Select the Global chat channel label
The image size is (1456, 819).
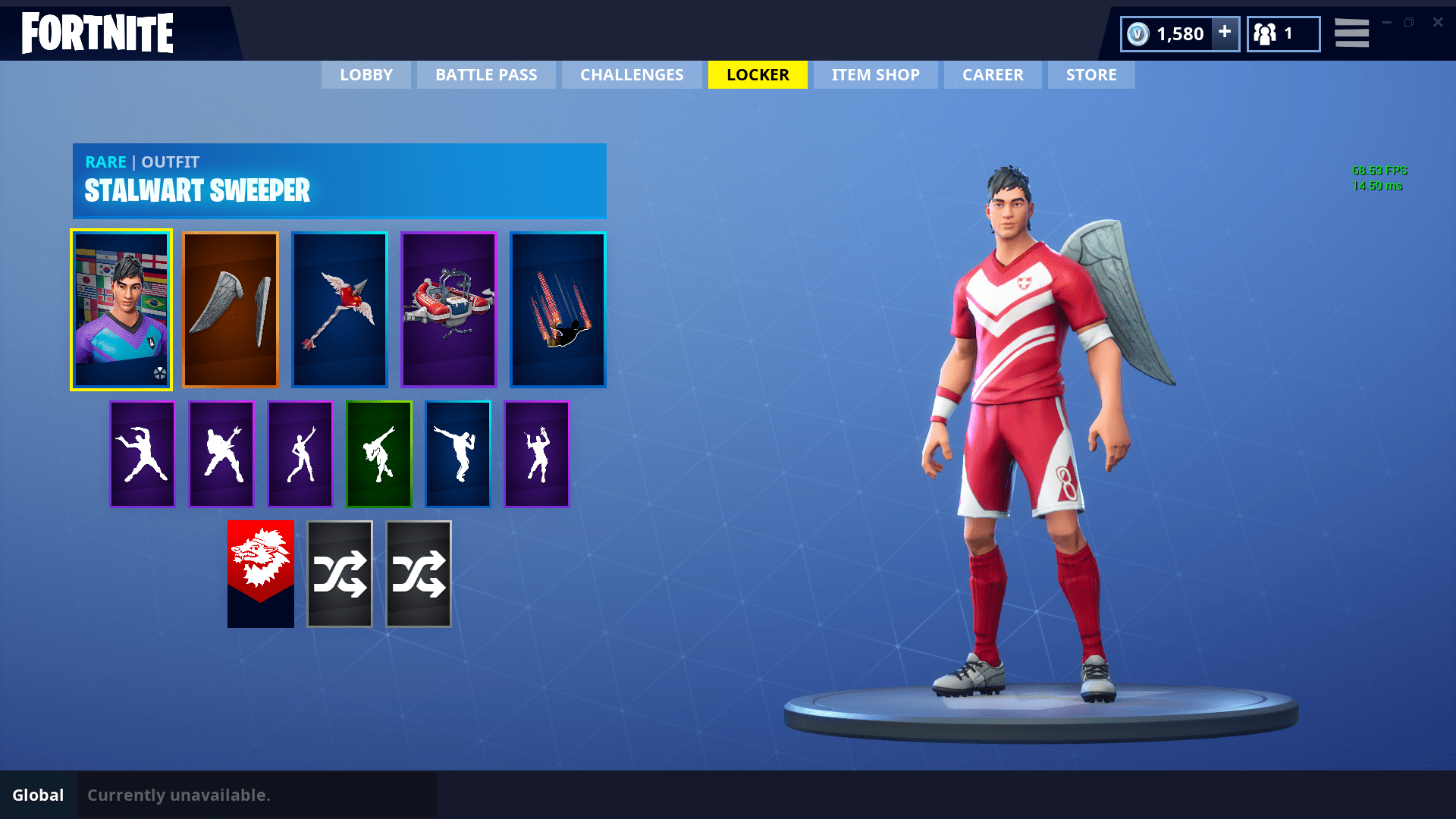point(39,795)
